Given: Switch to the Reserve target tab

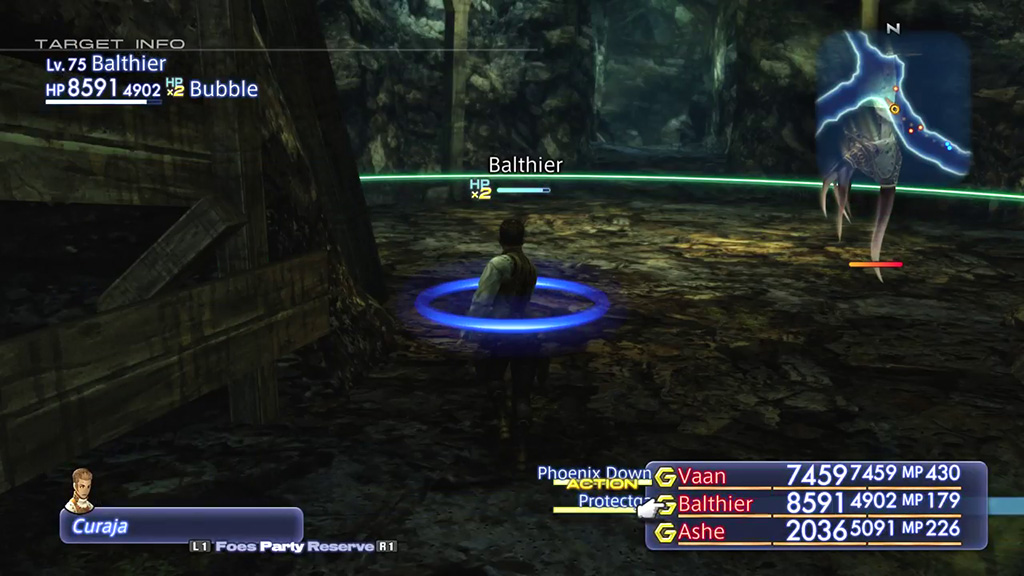Looking at the screenshot, I should (340, 547).
